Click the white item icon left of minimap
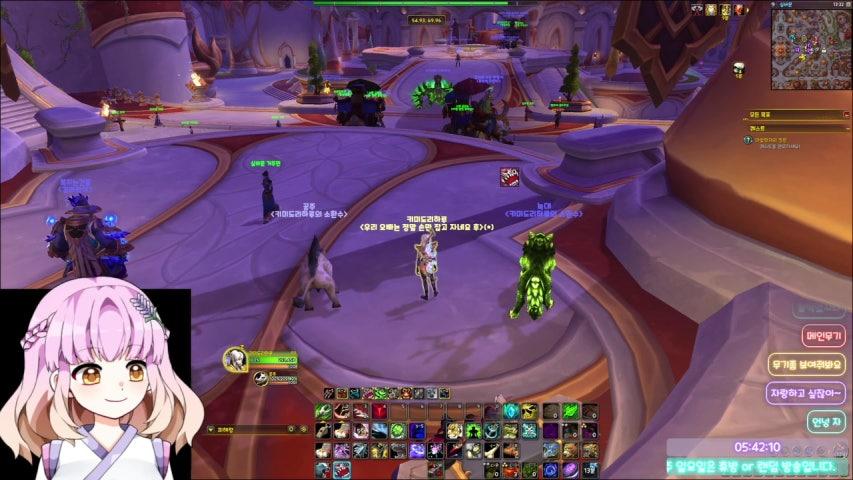This screenshot has height=480, width=853. (x=739, y=68)
